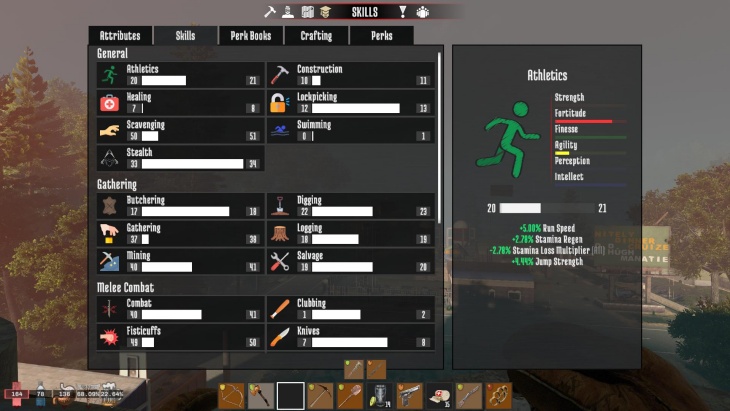Select the pistol hotbar slot
This screenshot has width=730, height=411.
pos(410,396)
